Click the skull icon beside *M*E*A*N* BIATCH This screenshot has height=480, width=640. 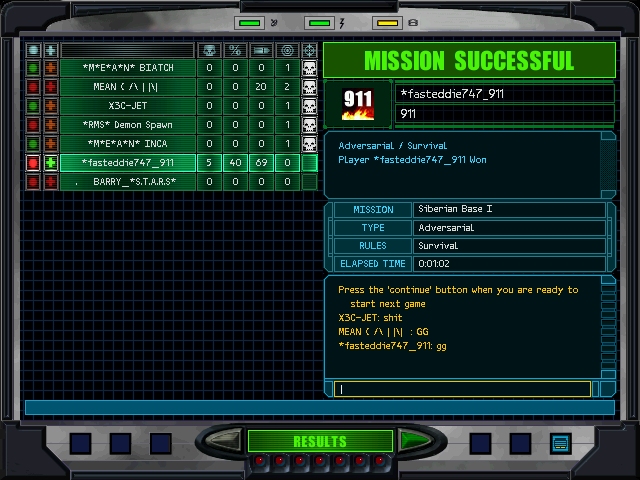(x=310, y=68)
